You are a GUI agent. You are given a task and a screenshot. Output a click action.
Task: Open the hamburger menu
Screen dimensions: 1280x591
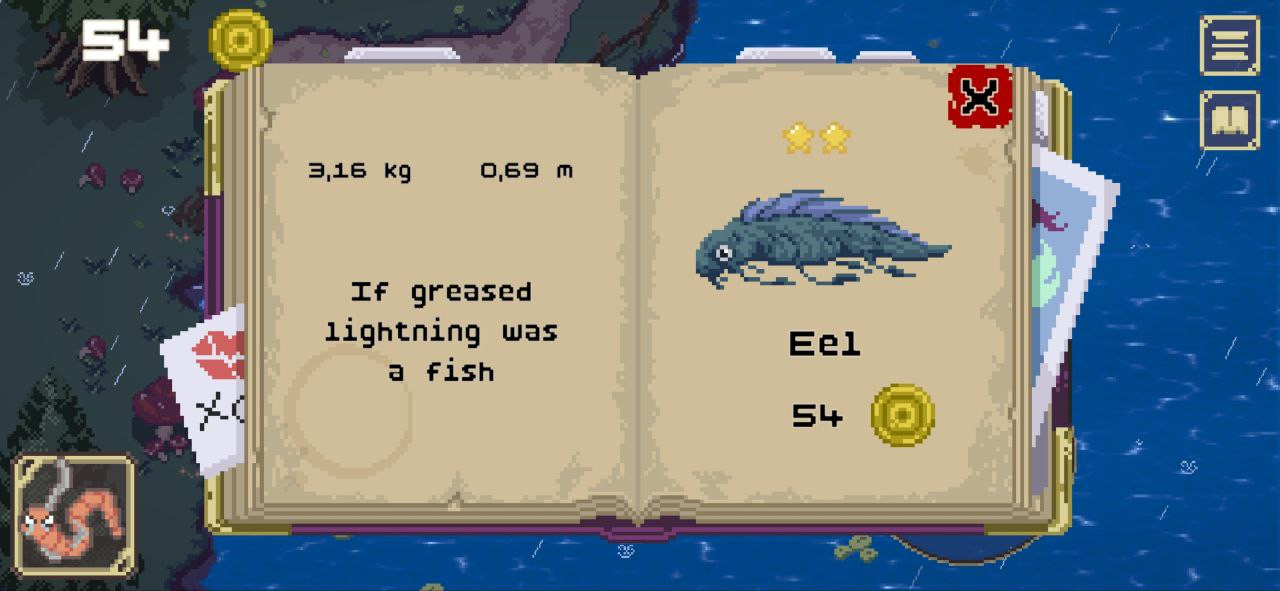pyautogui.click(x=1229, y=45)
